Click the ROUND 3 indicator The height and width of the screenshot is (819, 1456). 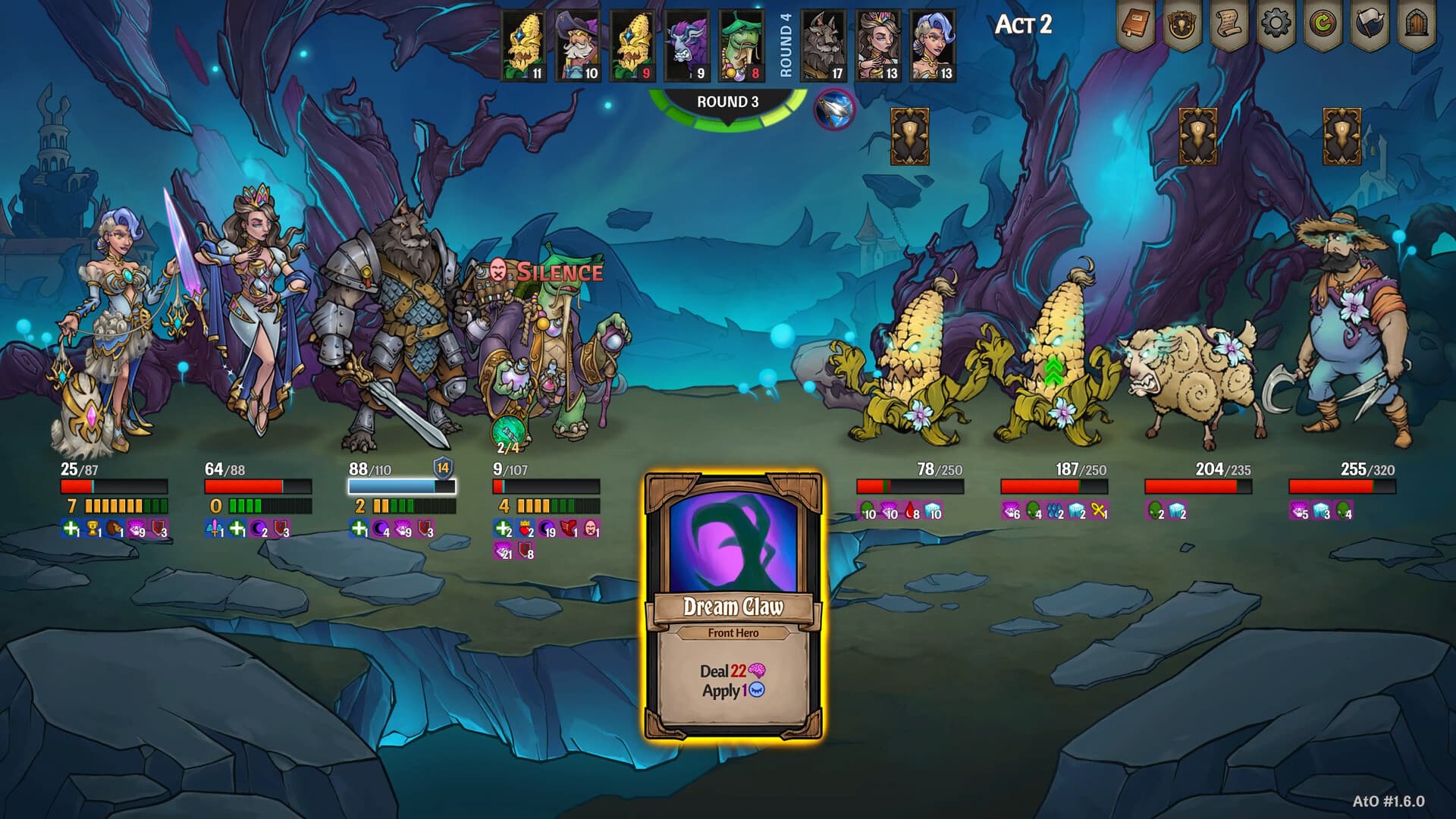(x=727, y=102)
